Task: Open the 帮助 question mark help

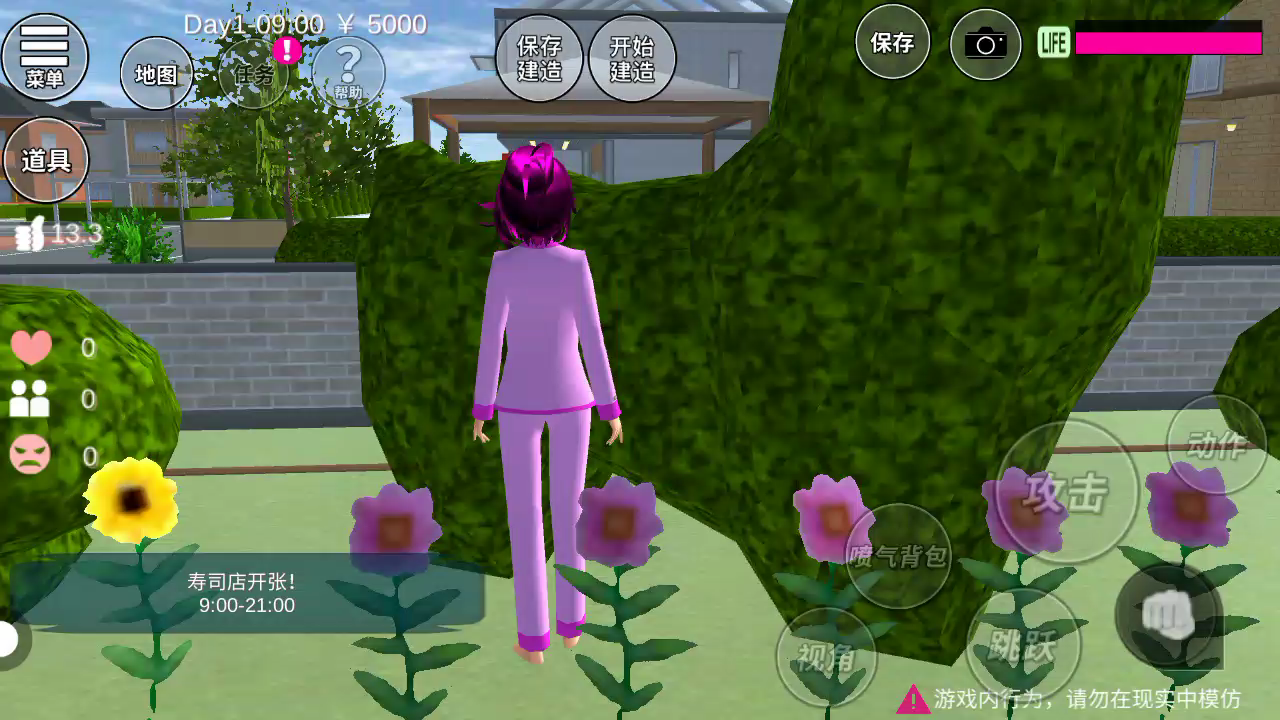Action: (348, 72)
